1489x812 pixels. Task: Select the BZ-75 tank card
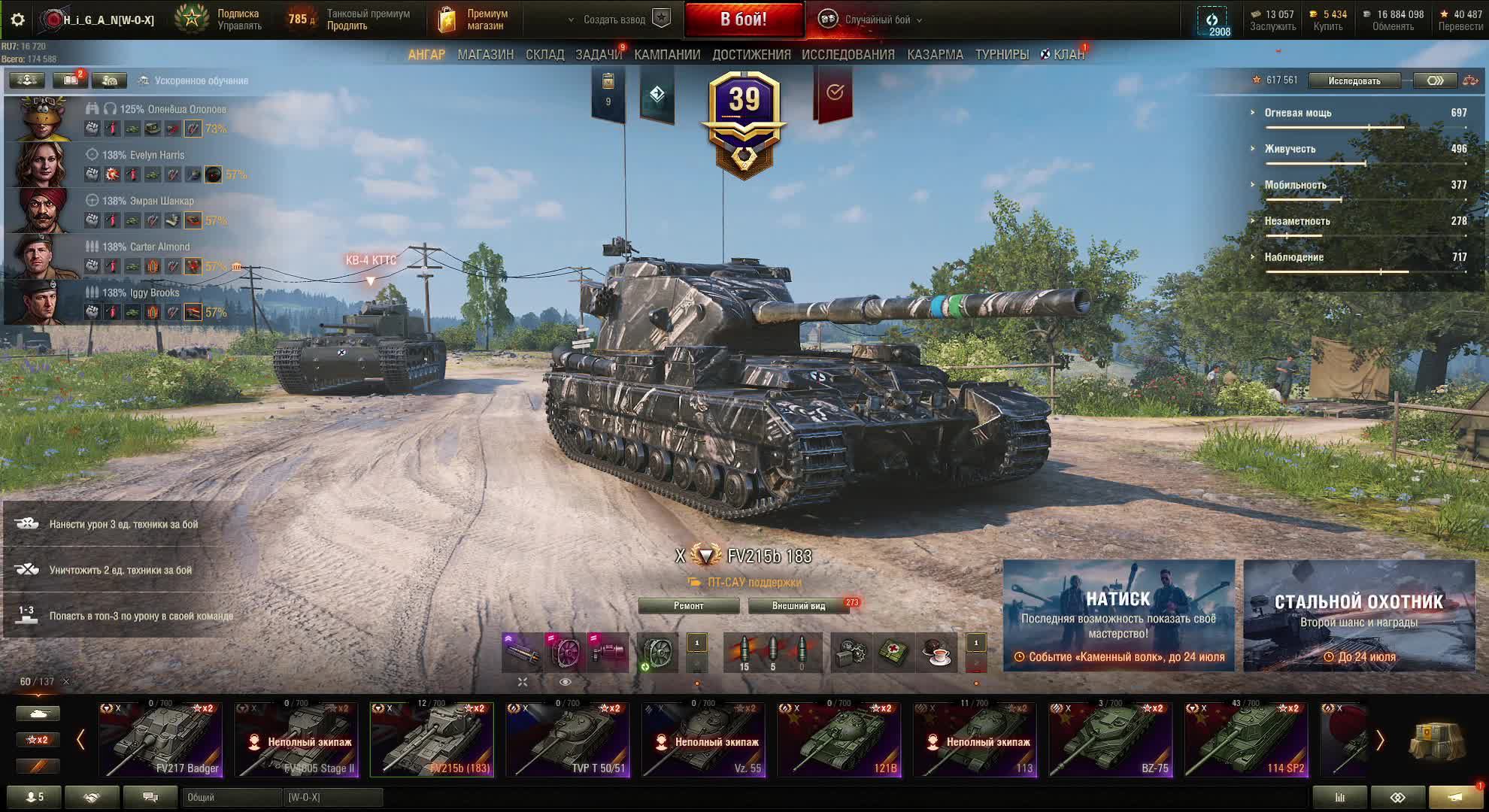coord(1110,740)
